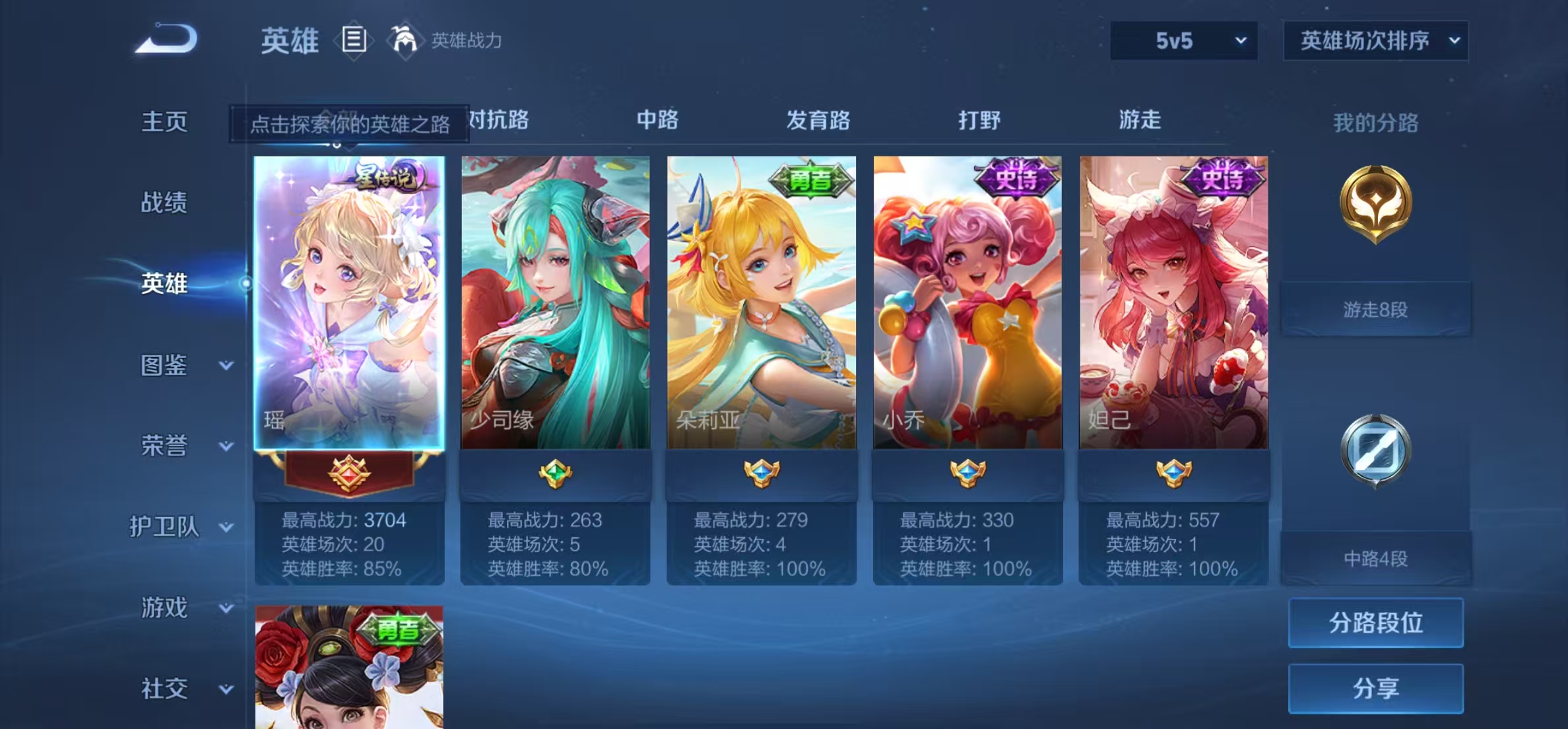Click 朵莉亚's blue proficiency medal
Screen dimensions: 1568x729
pyautogui.click(x=760, y=473)
